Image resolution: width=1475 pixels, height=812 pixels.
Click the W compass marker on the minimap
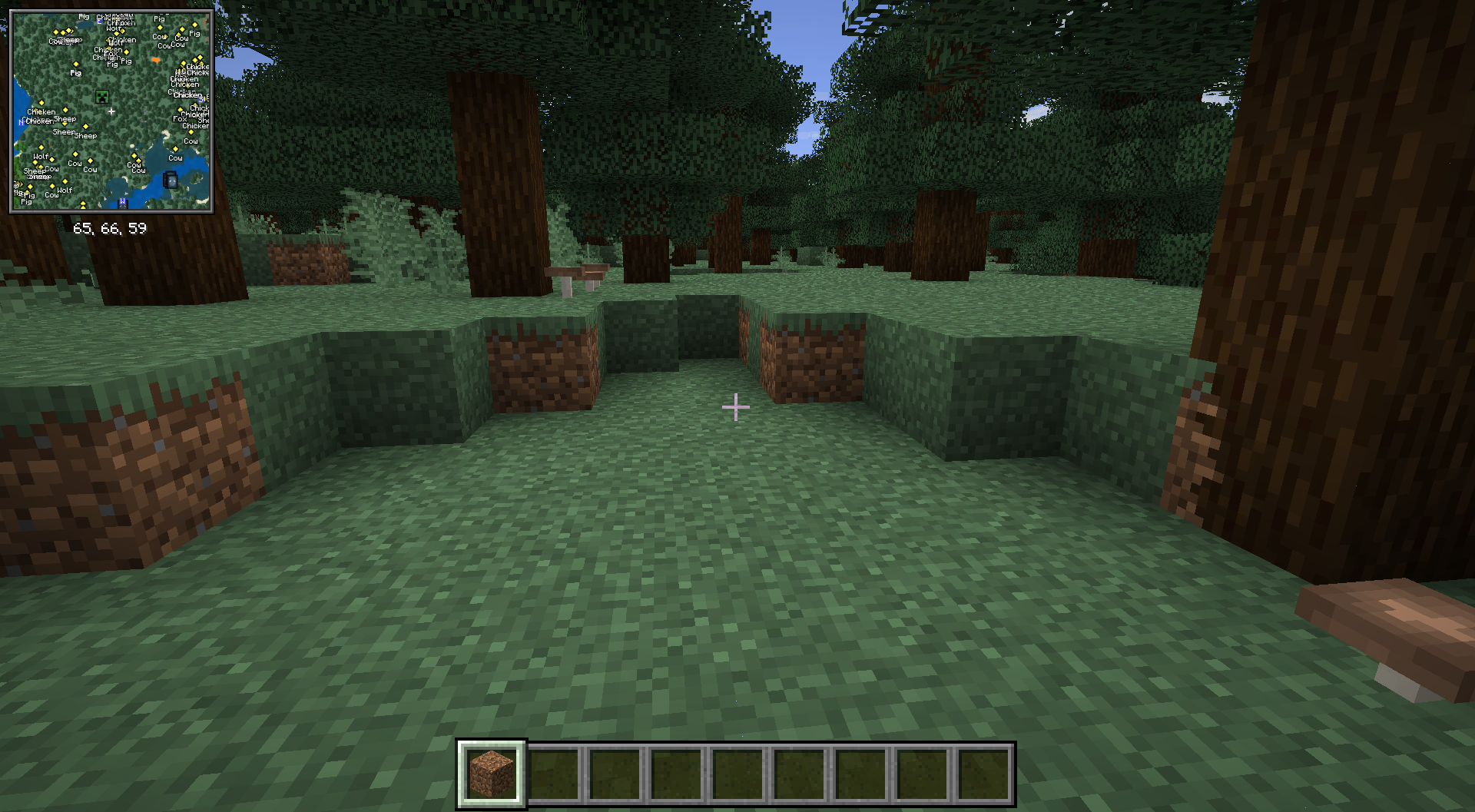coord(122,201)
